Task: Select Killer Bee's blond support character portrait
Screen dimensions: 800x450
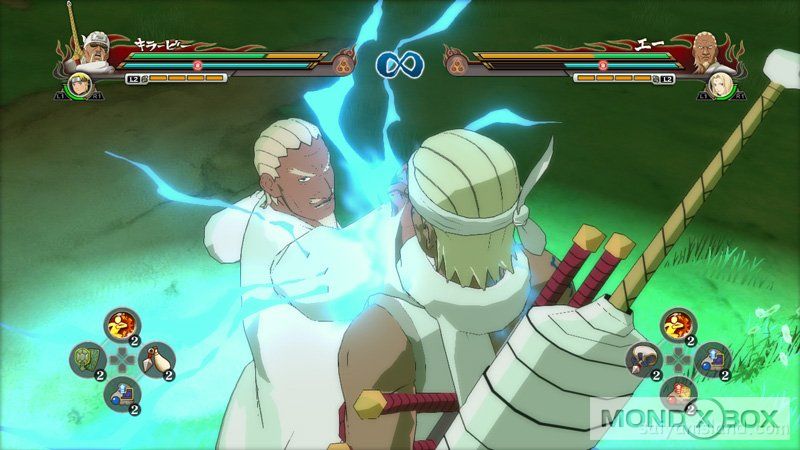Action: (x=80, y=85)
